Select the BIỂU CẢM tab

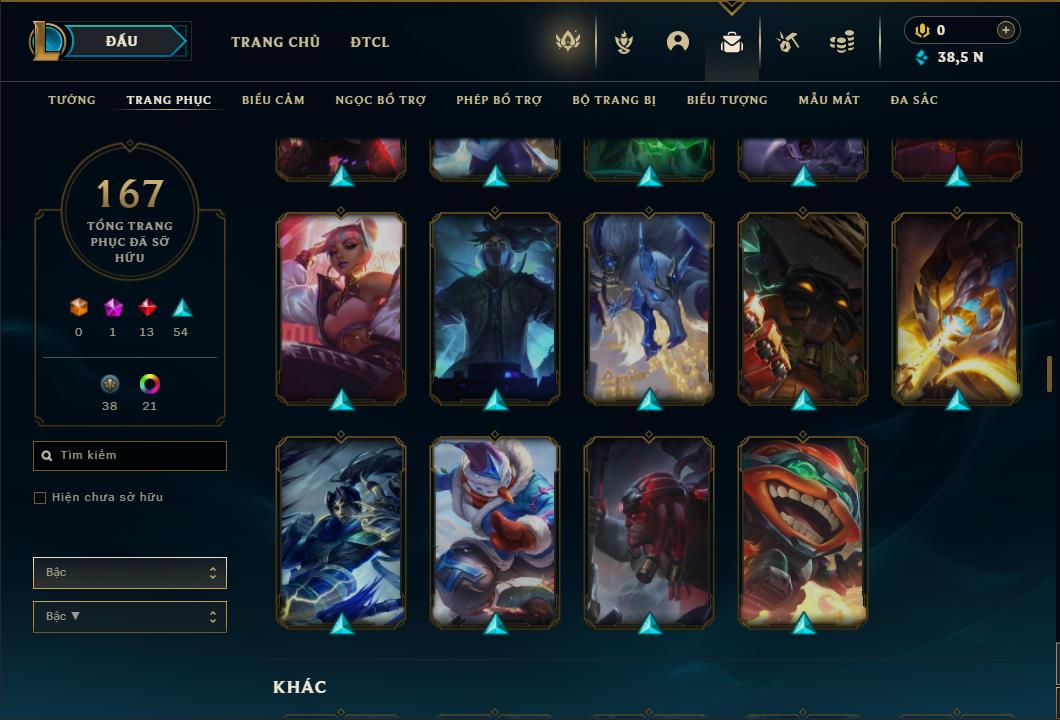tap(273, 100)
